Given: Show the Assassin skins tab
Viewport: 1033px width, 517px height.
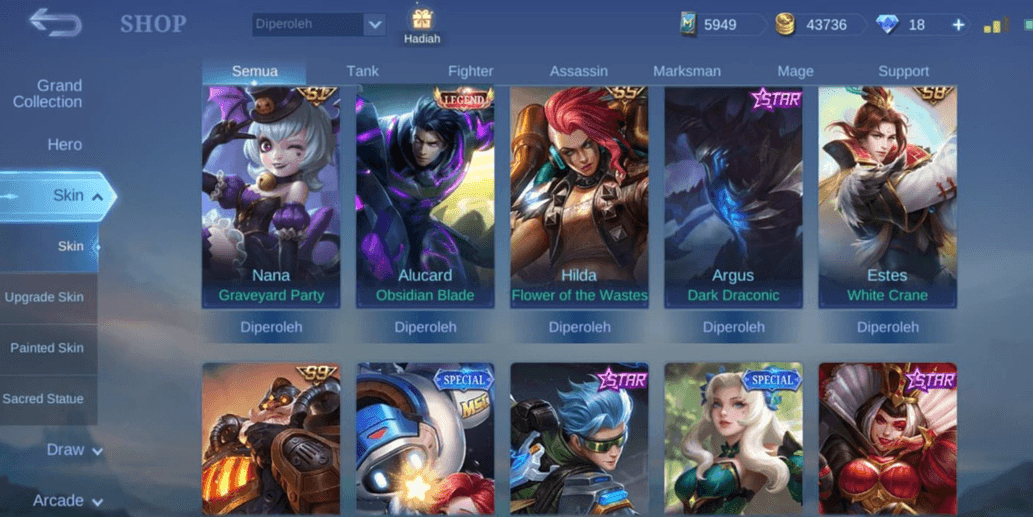Looking at the screenshot, I should 578,71.
